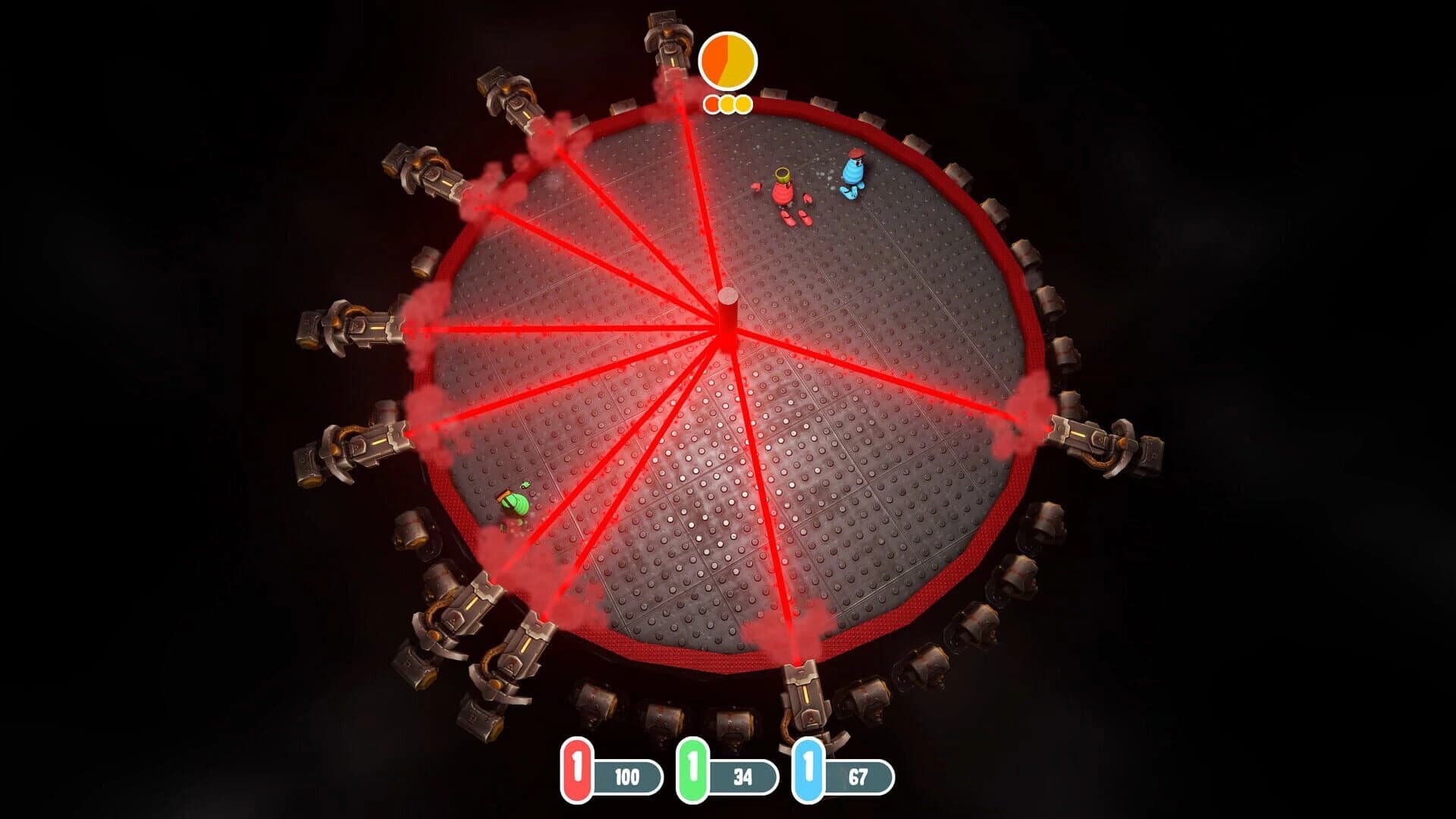Click the orange pie timer at top
Screen dimensions: 1456x819
pyautogui.click(x=727, y=59)
